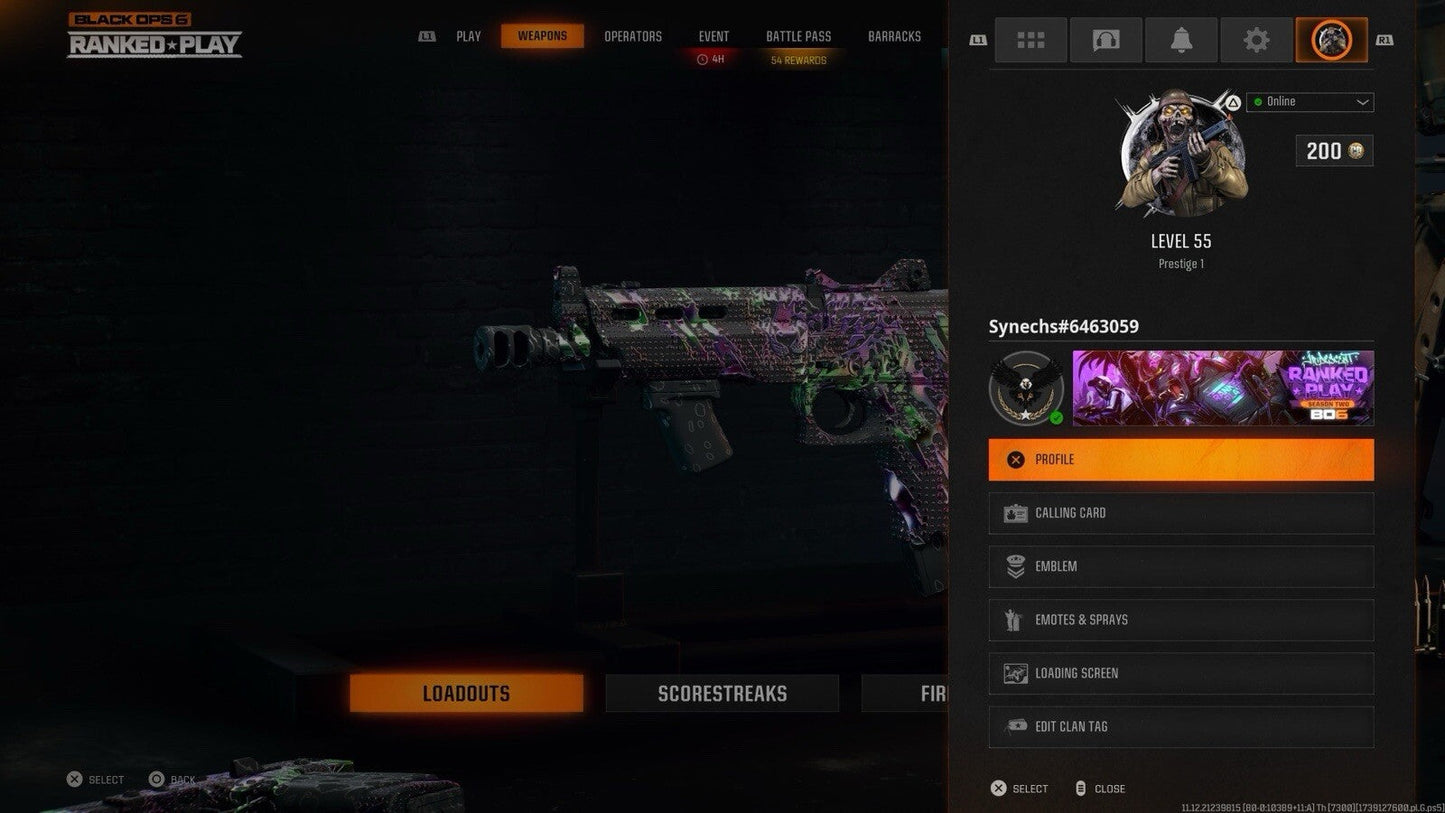The height and width of the screenshot is (813, 1445).
Task: Open the friends/social grid icon
Action: (x=1031, y=40)
